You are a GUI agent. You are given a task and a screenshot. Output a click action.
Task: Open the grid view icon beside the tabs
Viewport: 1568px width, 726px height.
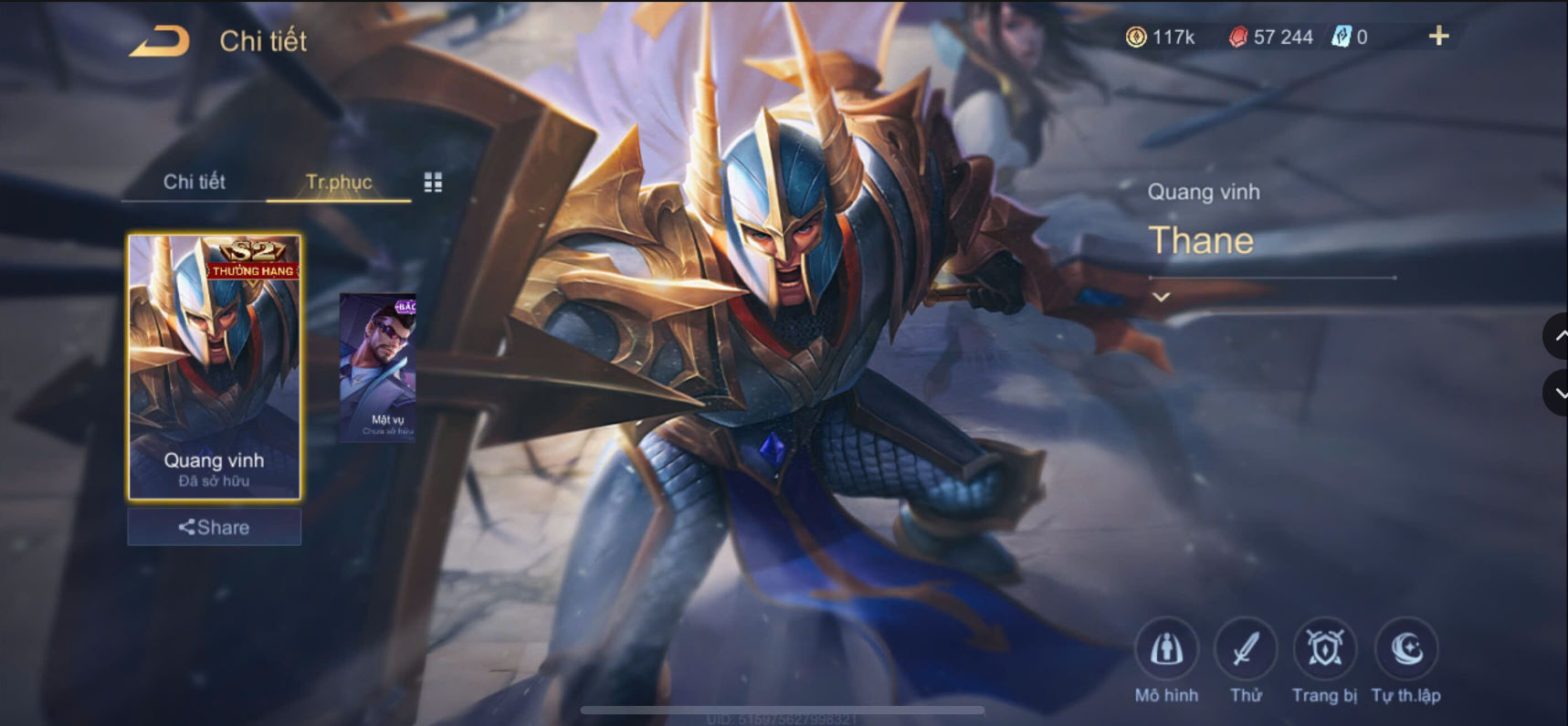pos(434,182)
